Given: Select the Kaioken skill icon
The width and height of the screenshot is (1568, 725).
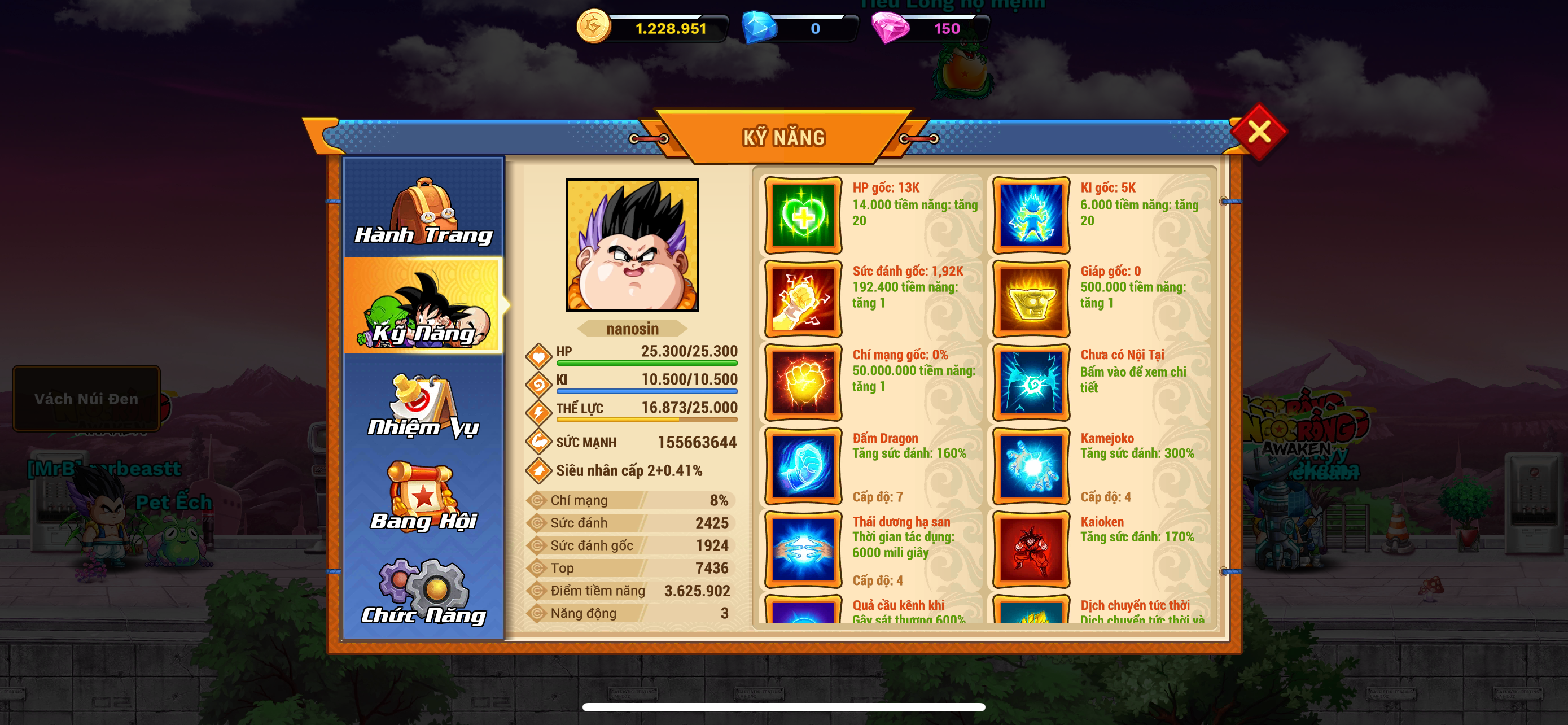Looking at the screenshot, I should [x=1031, y=550].
